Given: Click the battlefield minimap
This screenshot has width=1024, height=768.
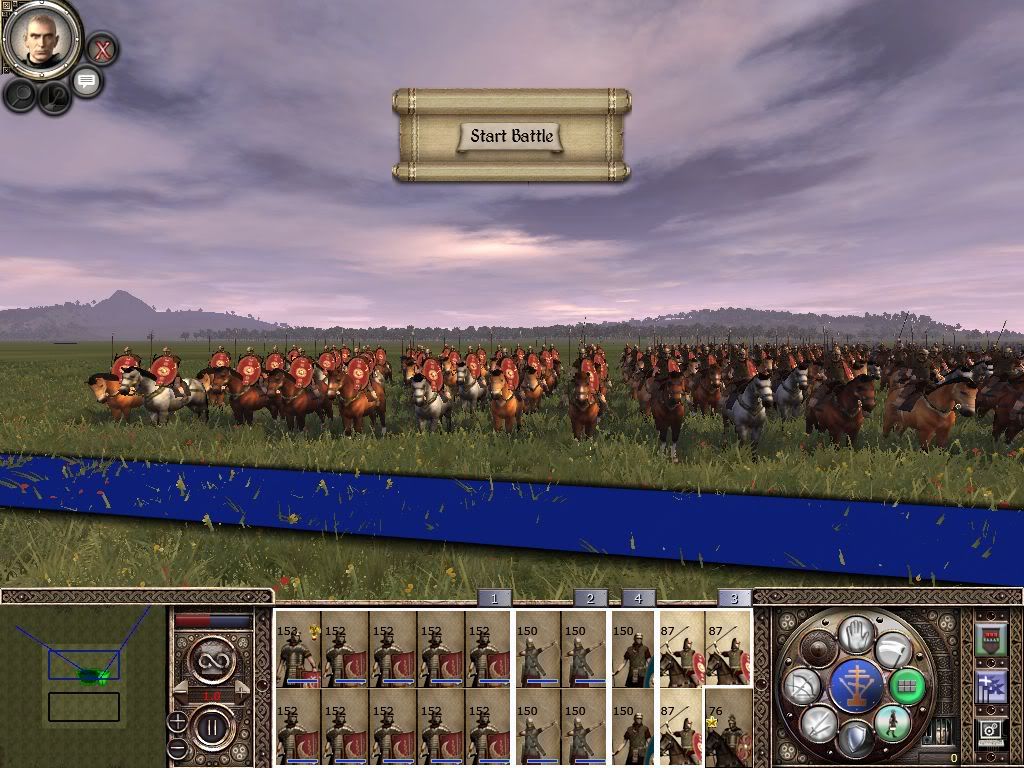Looking at the screenshot, I should pos(84,677).
